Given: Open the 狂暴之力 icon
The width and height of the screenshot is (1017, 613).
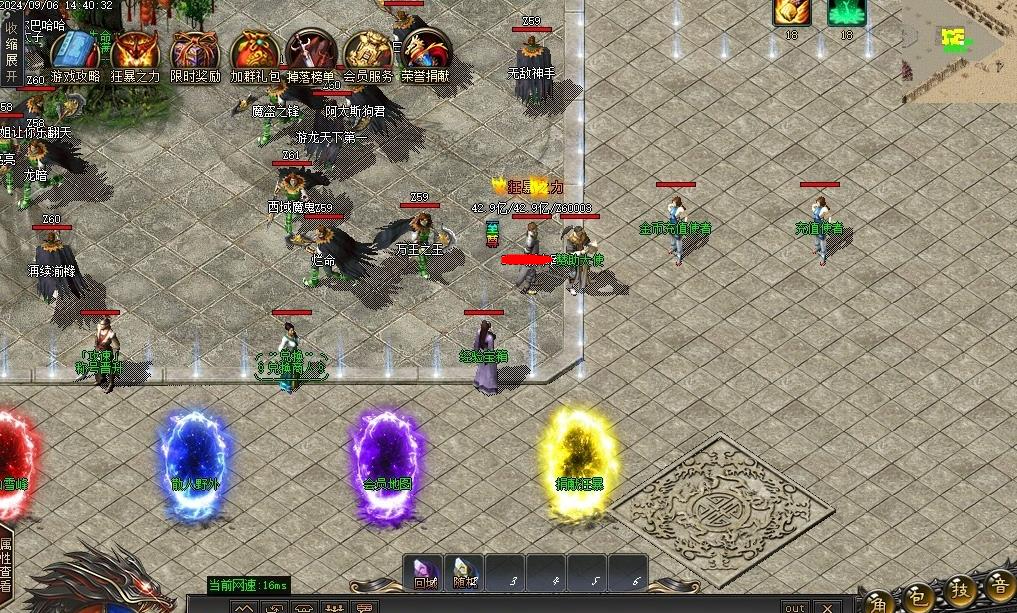Looking at the screenshot, I should 135,53.
